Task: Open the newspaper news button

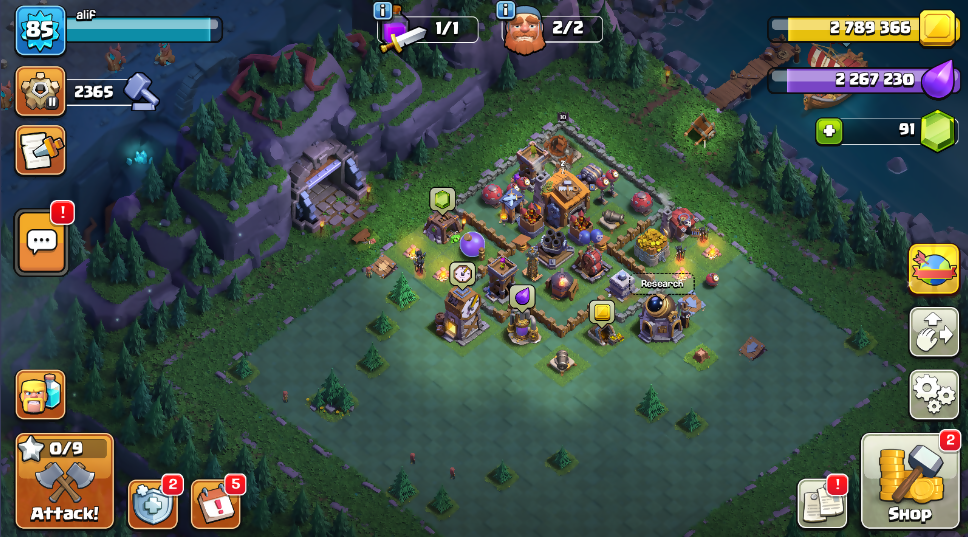Action: click(x=821, y=503)
